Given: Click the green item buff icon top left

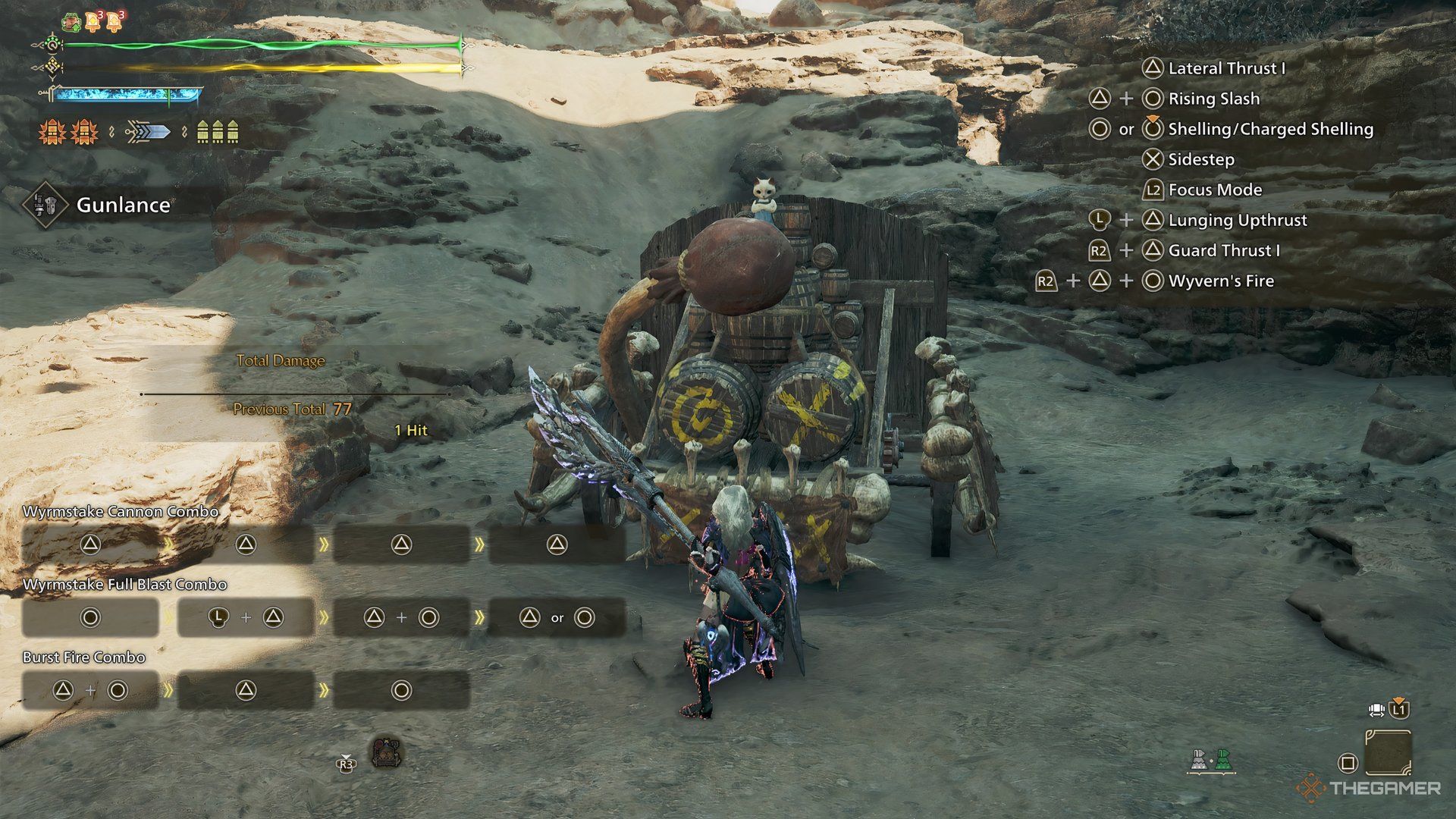Looking at the screenshot, I should [71, 22].
